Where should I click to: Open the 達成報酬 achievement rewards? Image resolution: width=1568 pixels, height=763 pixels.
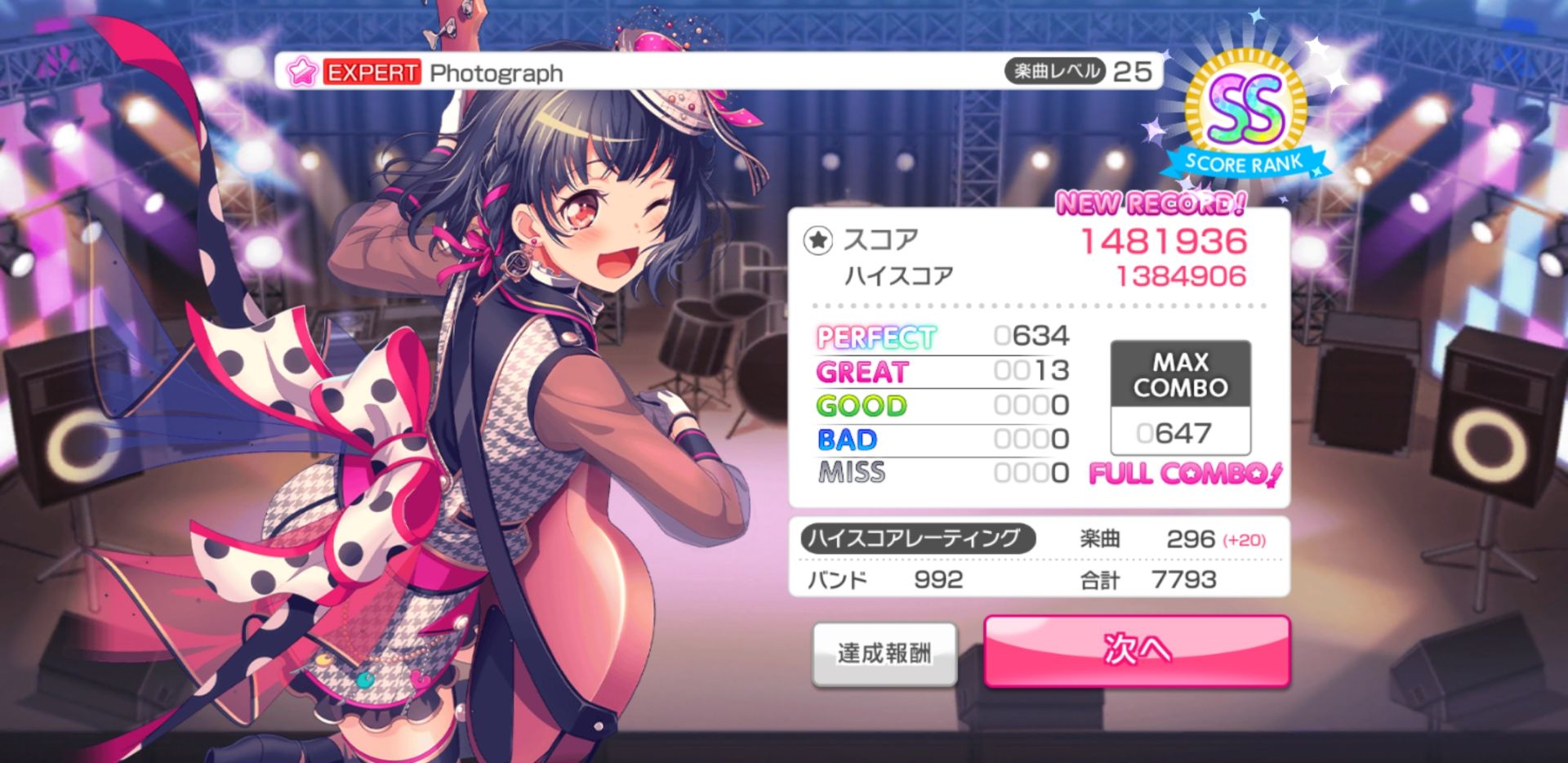click(884, 654)
